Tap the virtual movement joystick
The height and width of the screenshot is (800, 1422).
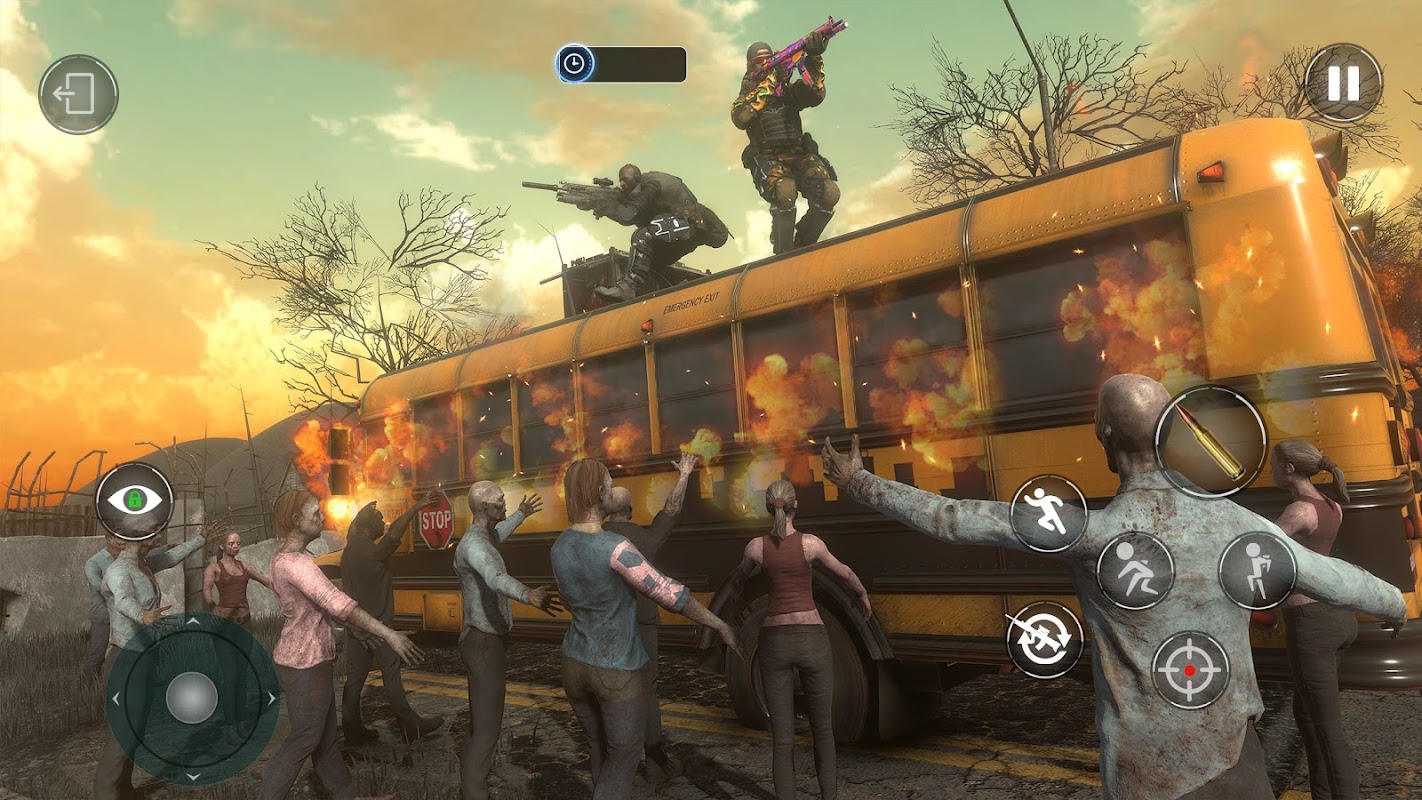192,697
